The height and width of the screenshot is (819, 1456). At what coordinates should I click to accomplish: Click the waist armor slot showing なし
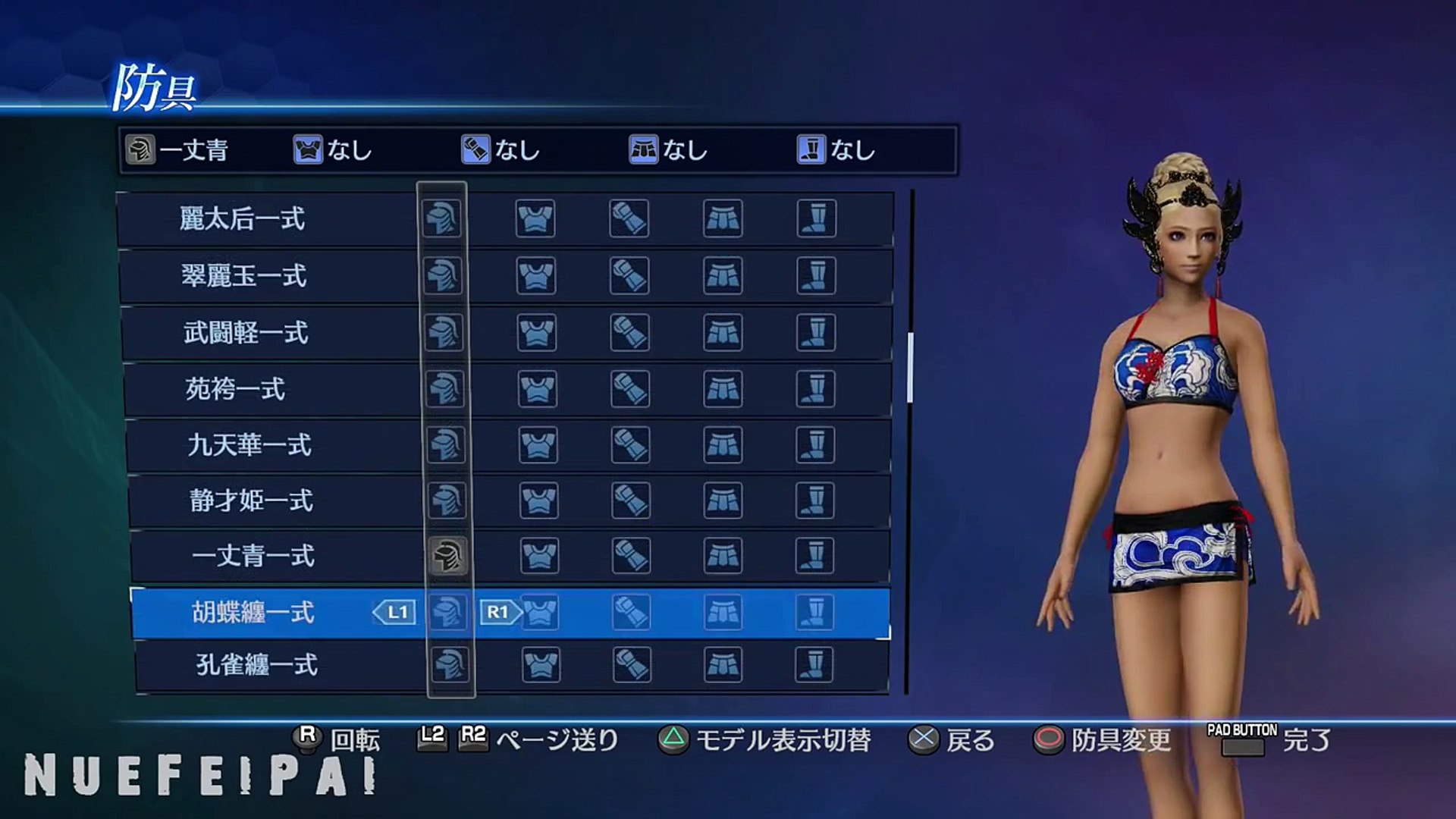[669, 150]
